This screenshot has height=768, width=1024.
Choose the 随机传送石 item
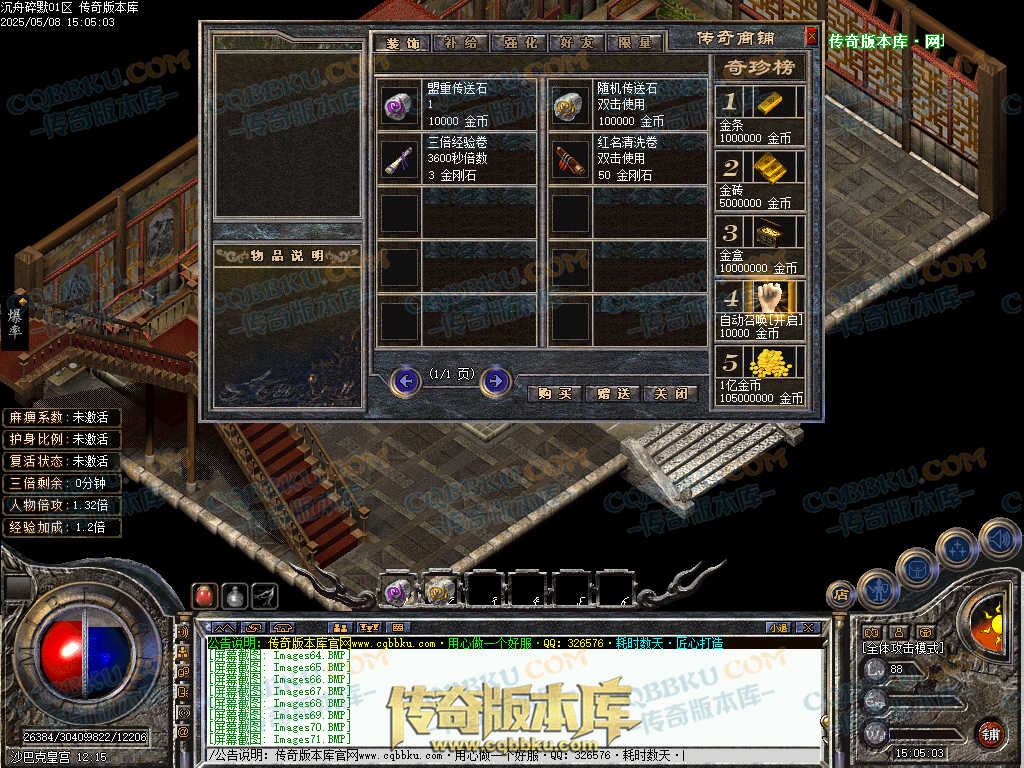571,104
